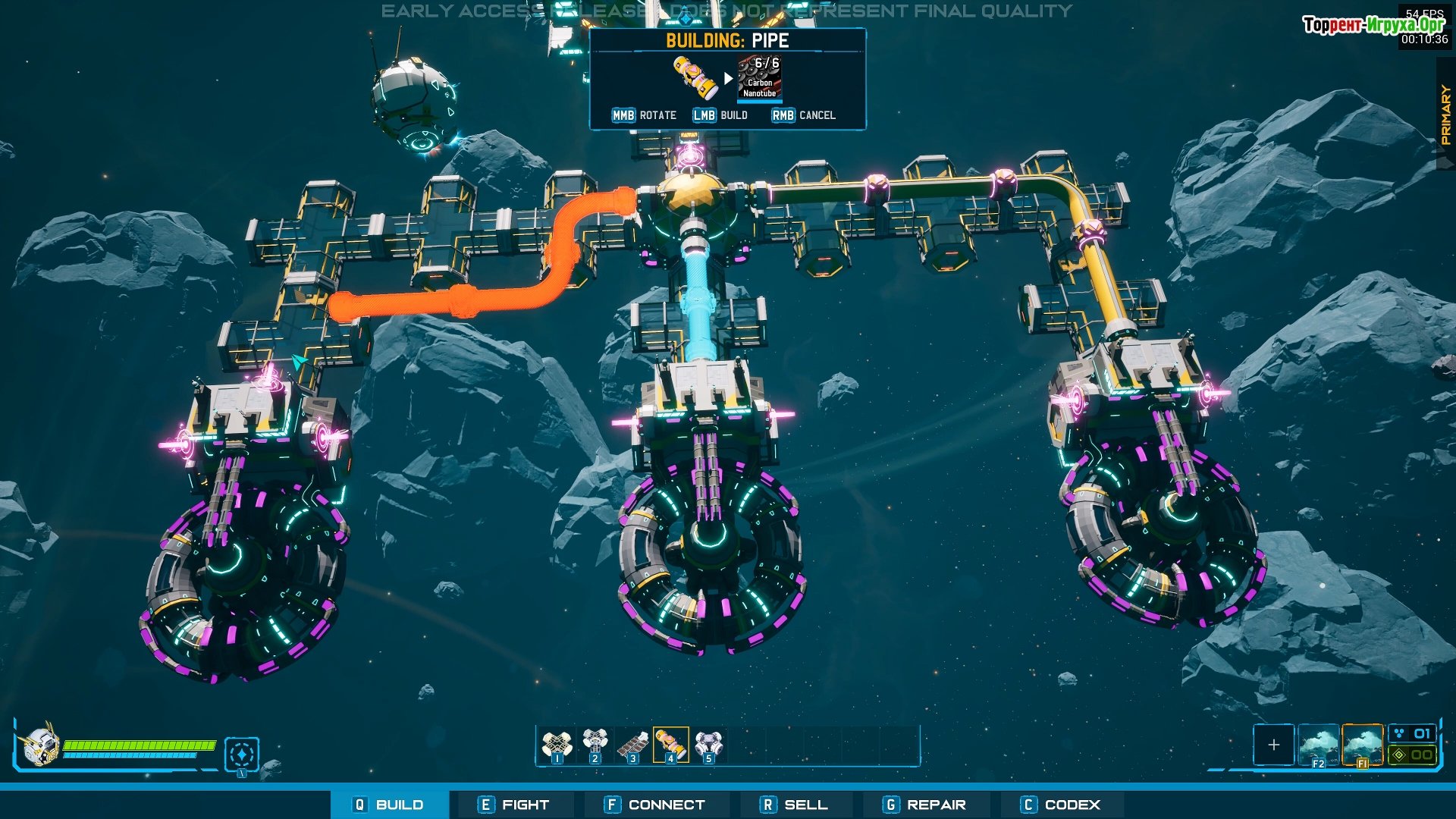This screenshot has width=1456, height=819.
Task: Click the robot helmet player portrait
Action: [x=39, y=745]
